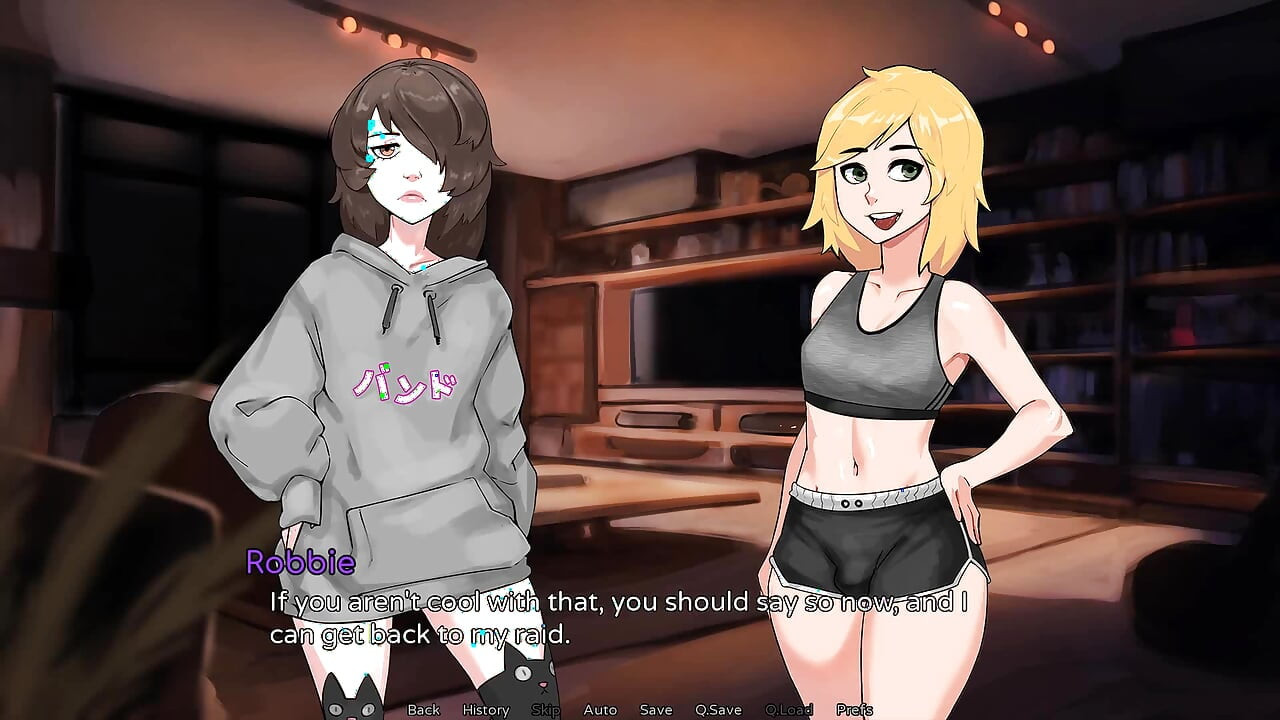
Task: Enable Skip mode
Action: coord(546,709)
